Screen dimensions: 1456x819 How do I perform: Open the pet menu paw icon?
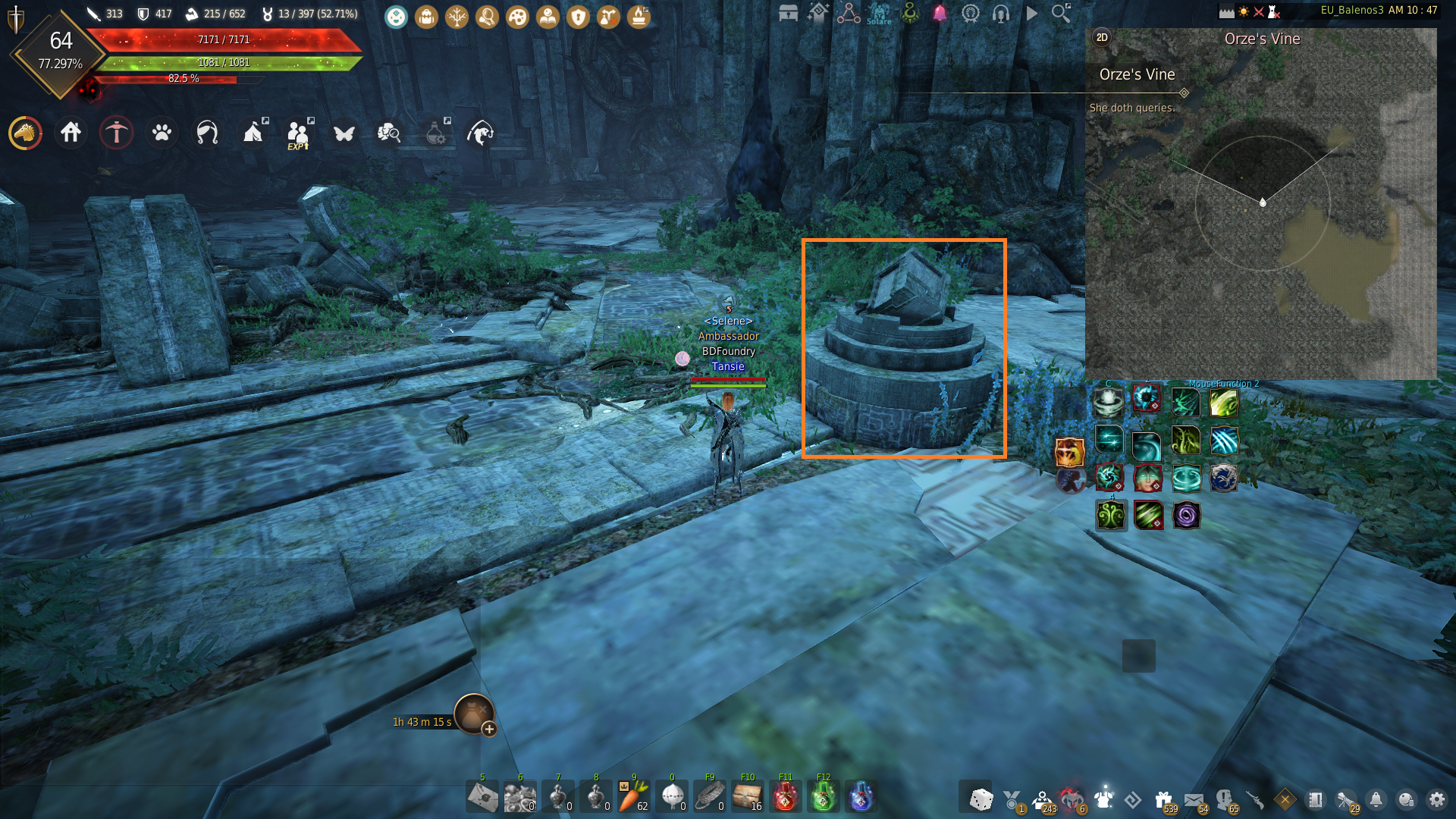tap(161, 132)
